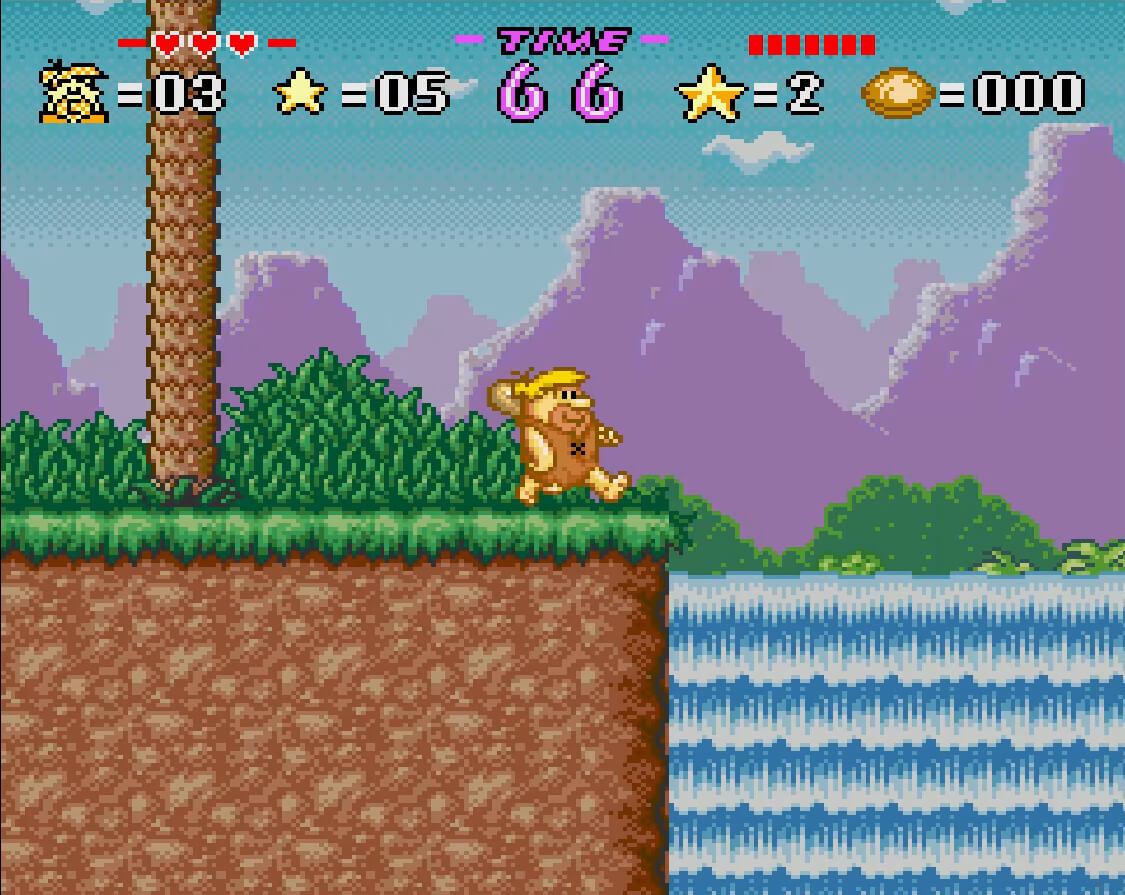
Task: Click Fred's face lives icon
Action: [74, 93]
